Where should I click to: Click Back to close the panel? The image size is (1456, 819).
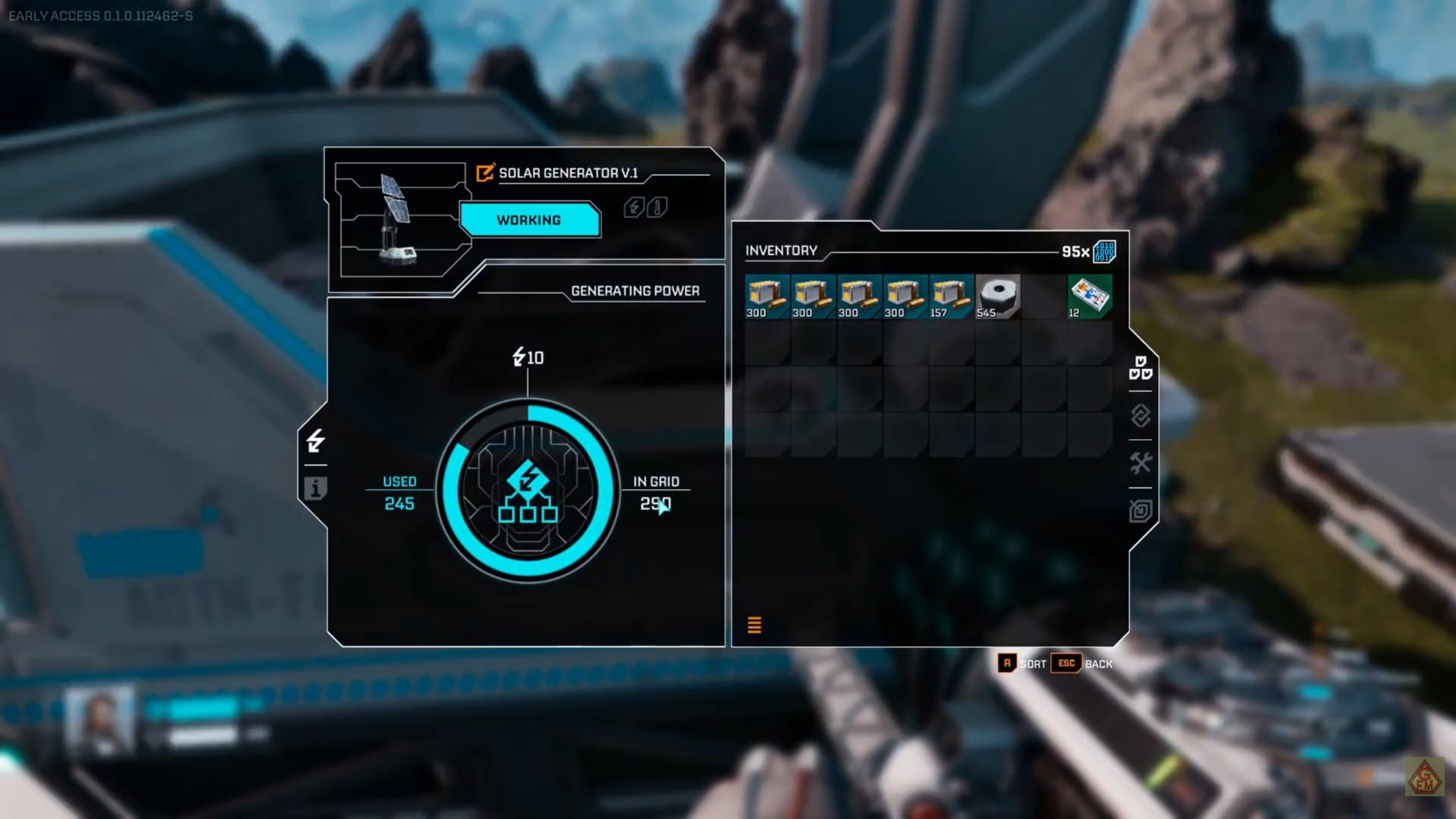click(x=1098, y=664)
